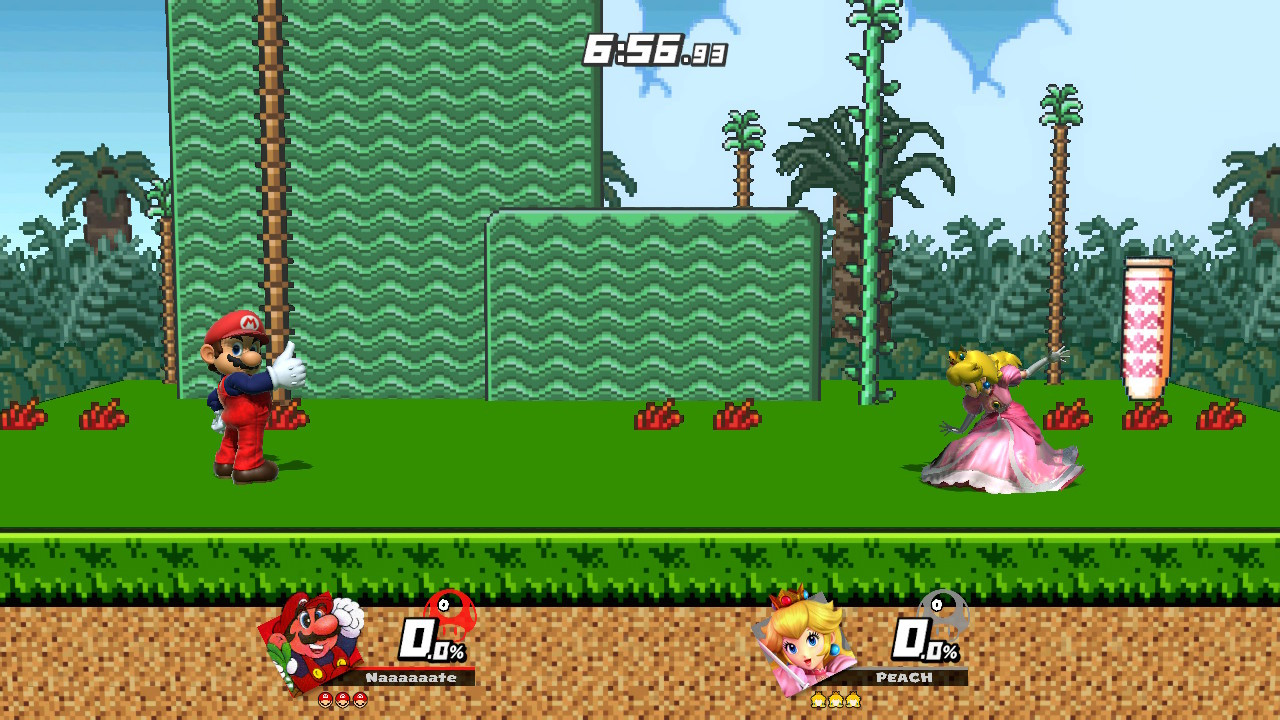The width and height of the screenshot is (1280, 720).
Task: Select the last Mario head stock icon
Action: [x=360, y=700]
